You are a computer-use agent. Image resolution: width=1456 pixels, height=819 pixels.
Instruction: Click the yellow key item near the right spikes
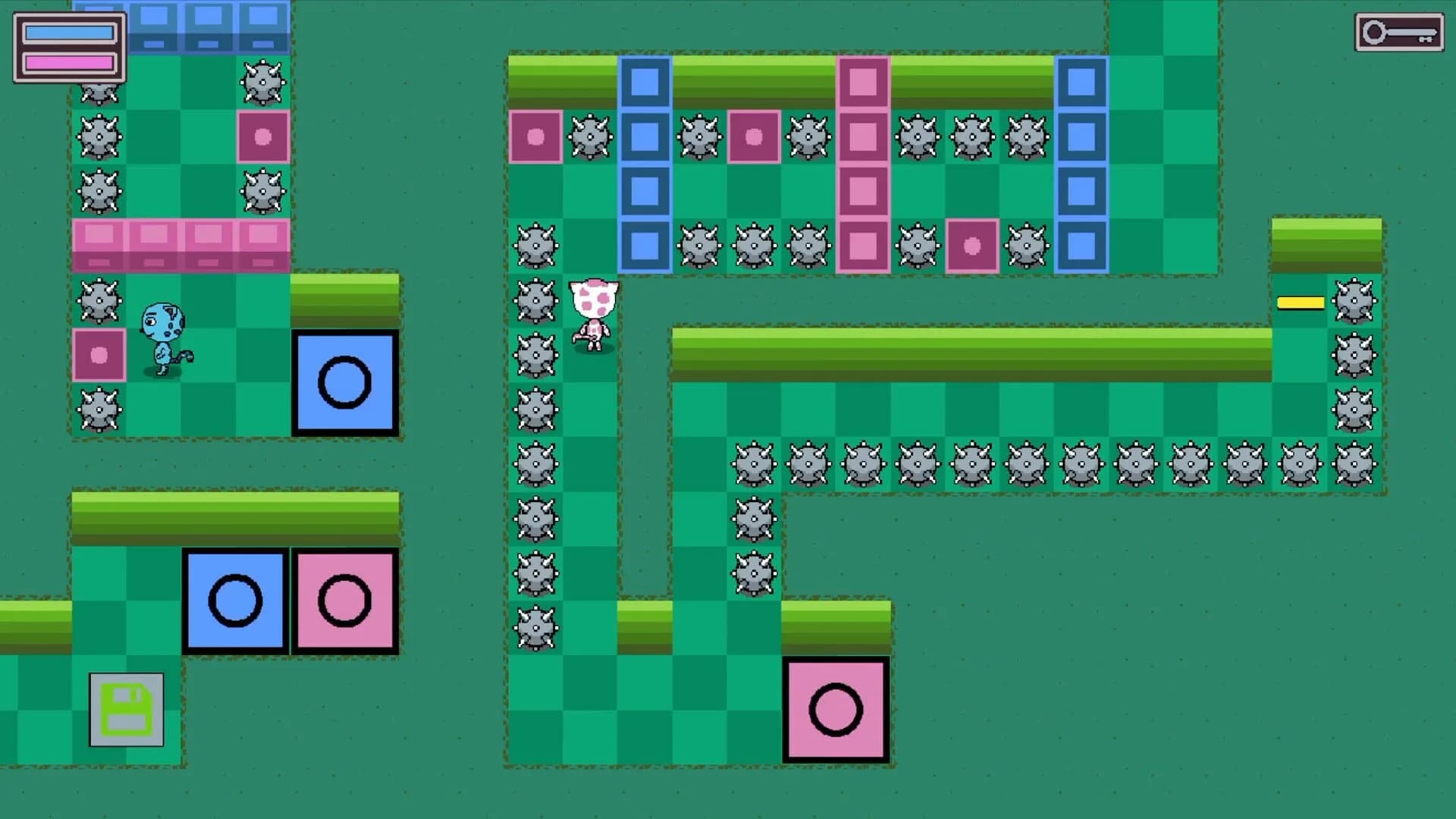pos(1300,303)
